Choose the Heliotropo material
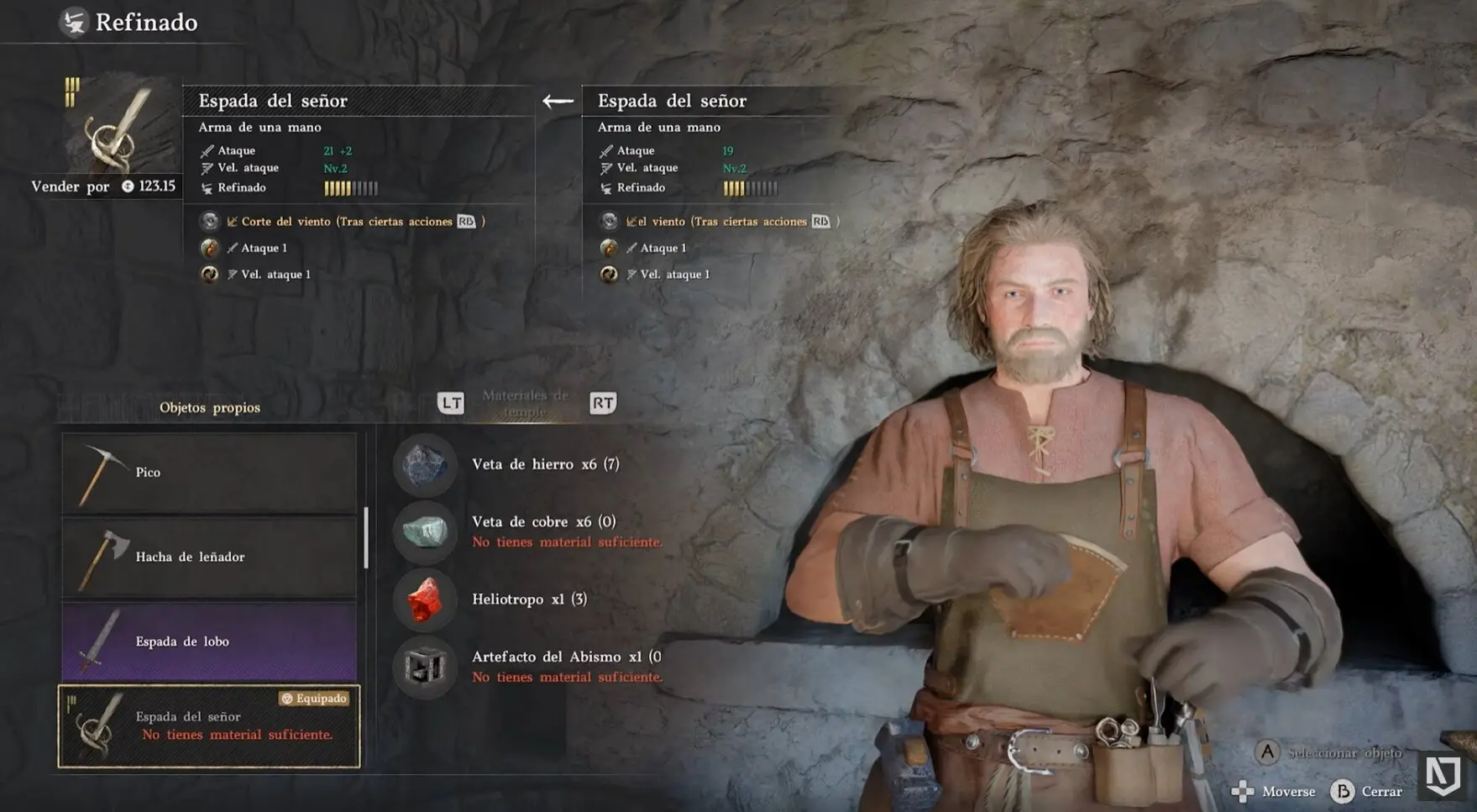The height and width of the screenshot is (812, 1477). pos(529,600)
